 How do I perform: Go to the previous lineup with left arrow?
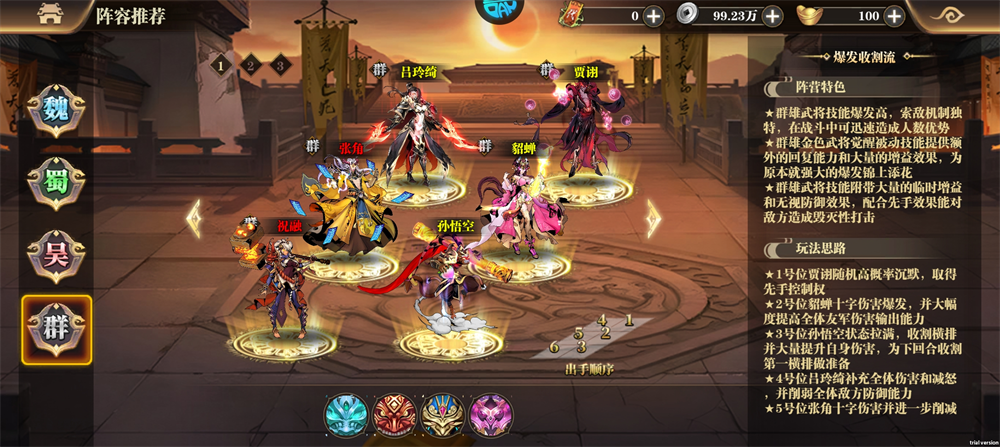click(x=194, y=218)
